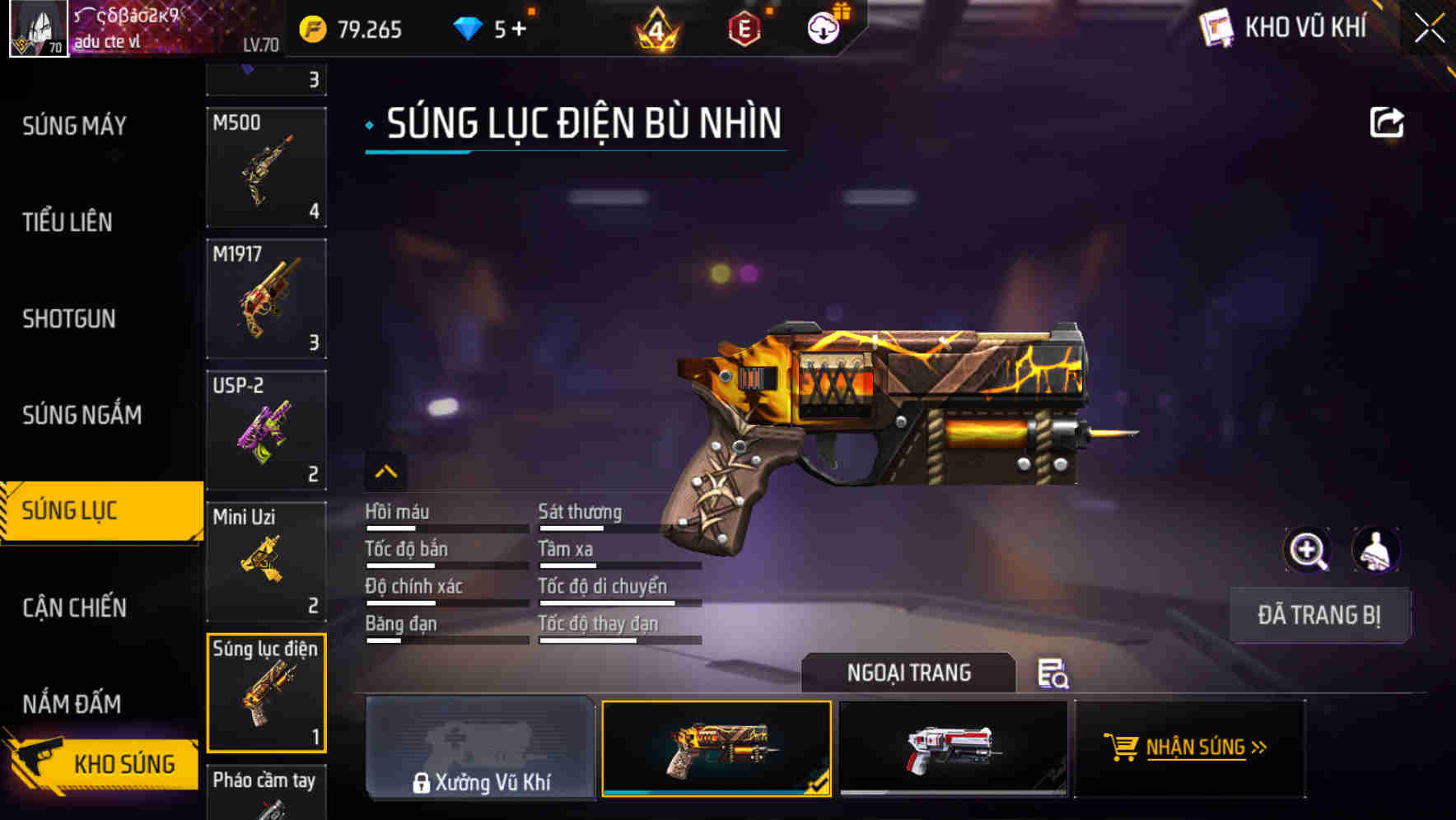Viewport: 1456px width, 820px height.
Task: Select the currently equipped skin thumbnail
Action: [x=716, y=748]
